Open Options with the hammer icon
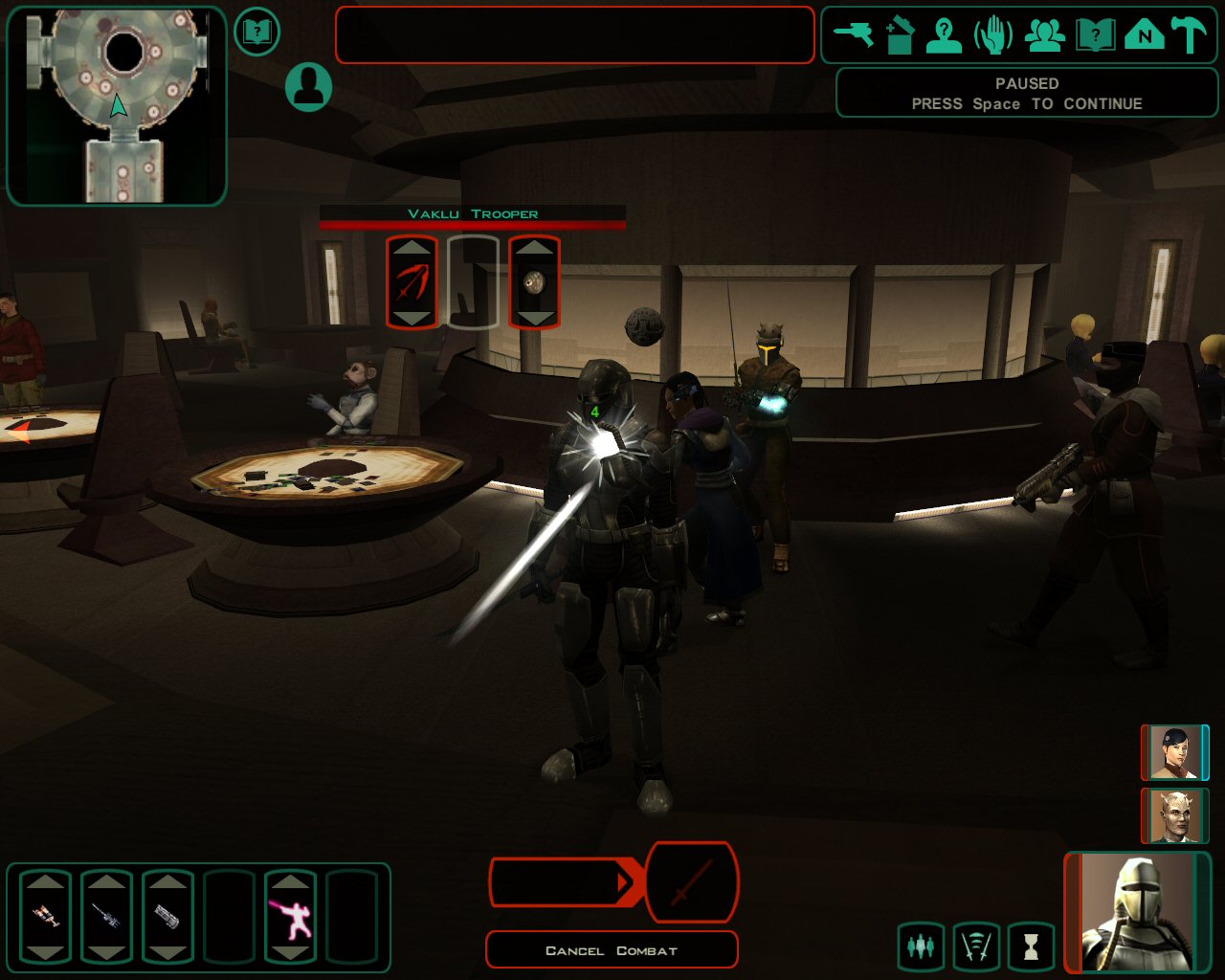1225x980 pixels. pos(1190,35)
